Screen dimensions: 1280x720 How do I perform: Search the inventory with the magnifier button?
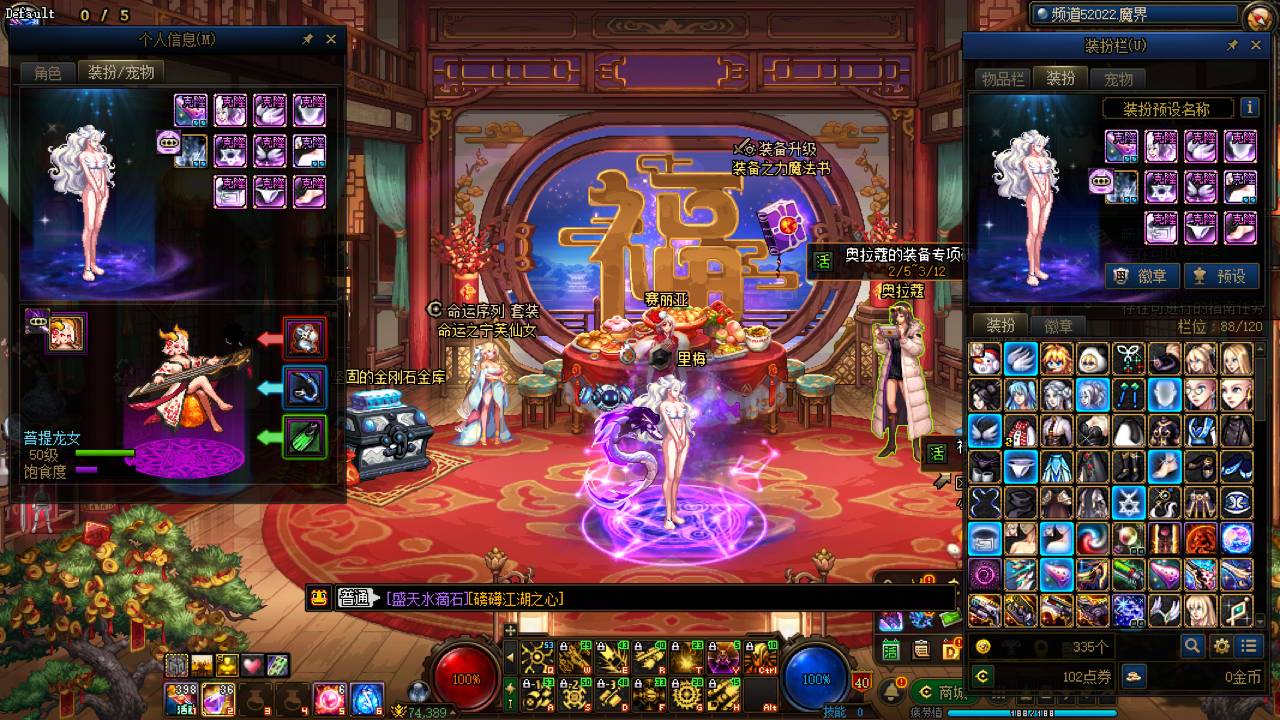coord(1192,646)
